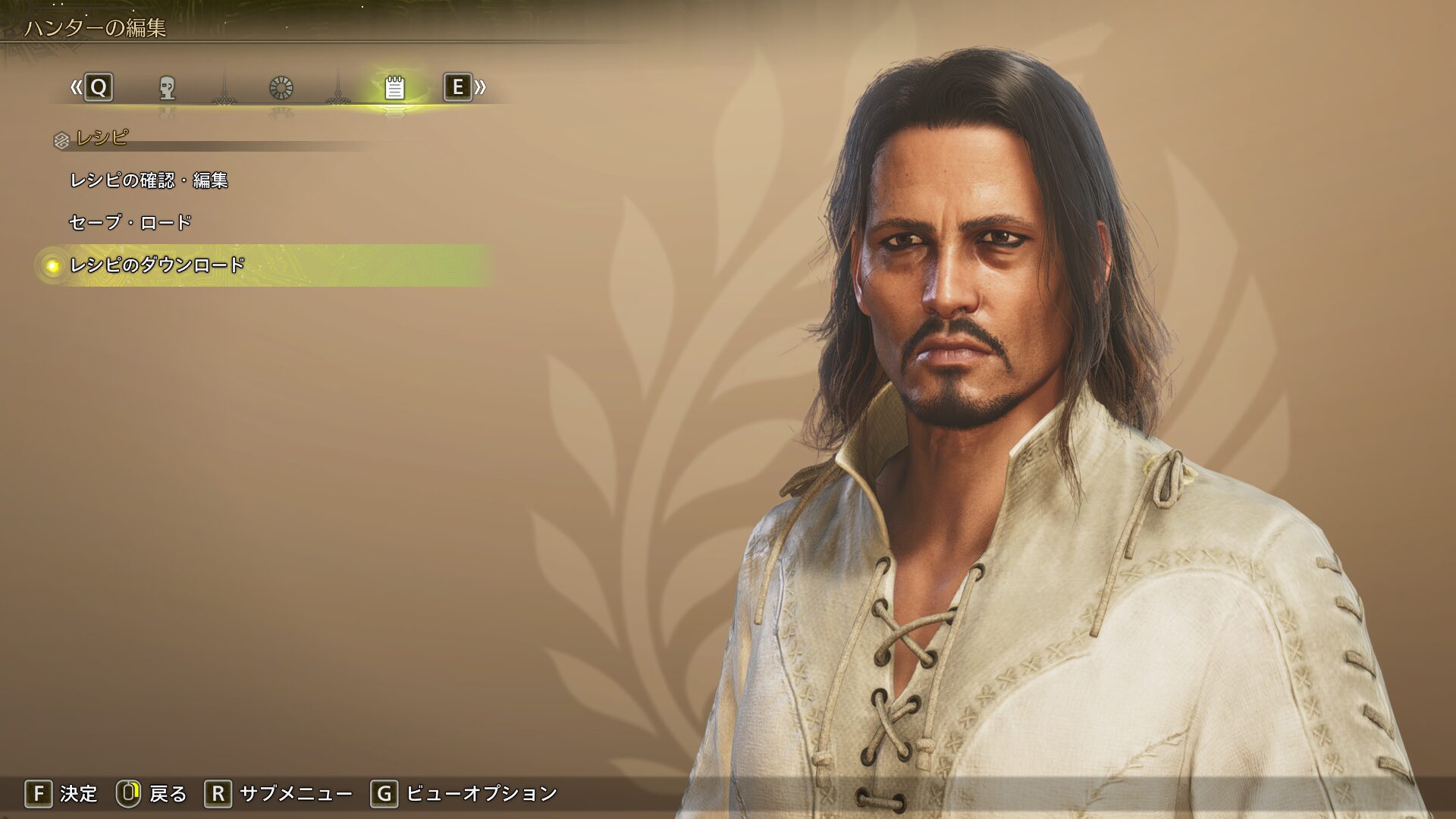Open レシピの確認・編集 menu entry
The image size is (1456, 819).
point(149,180)
